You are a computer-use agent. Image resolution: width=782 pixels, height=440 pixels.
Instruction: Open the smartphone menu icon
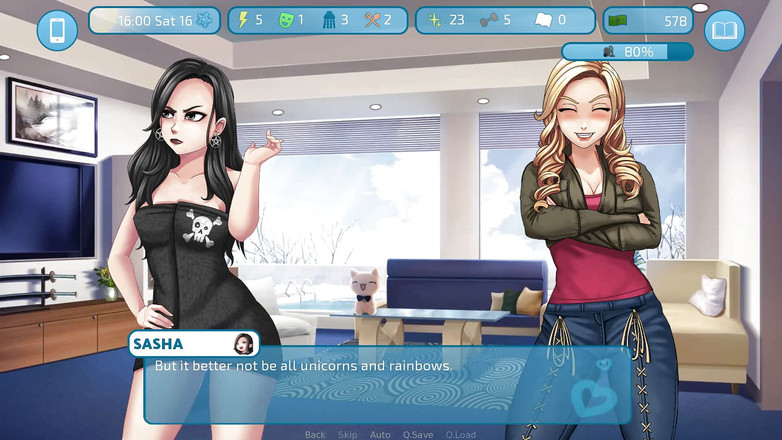click(x=57, y=30)
